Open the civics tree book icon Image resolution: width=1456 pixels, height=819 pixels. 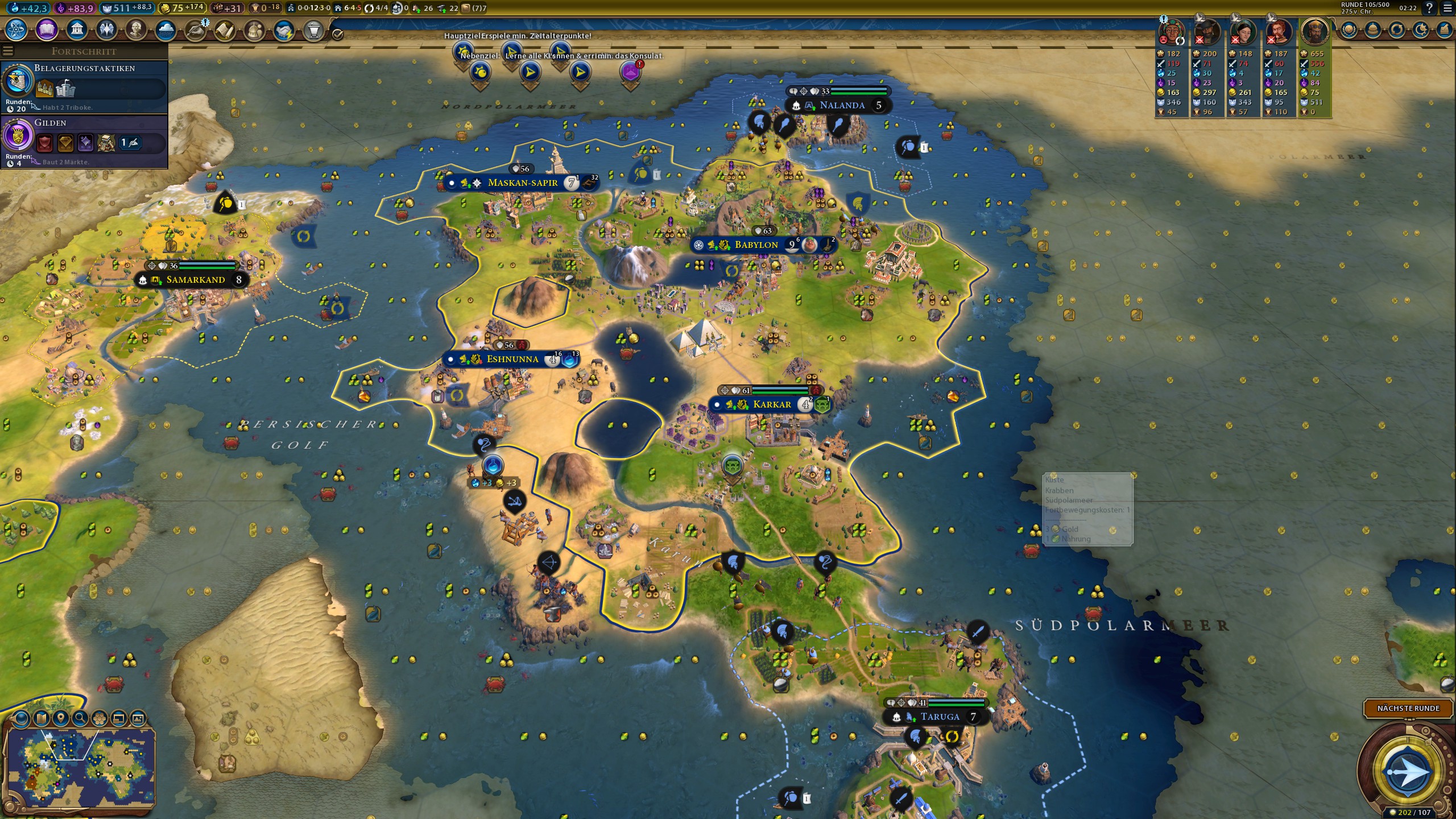[47, 30]
